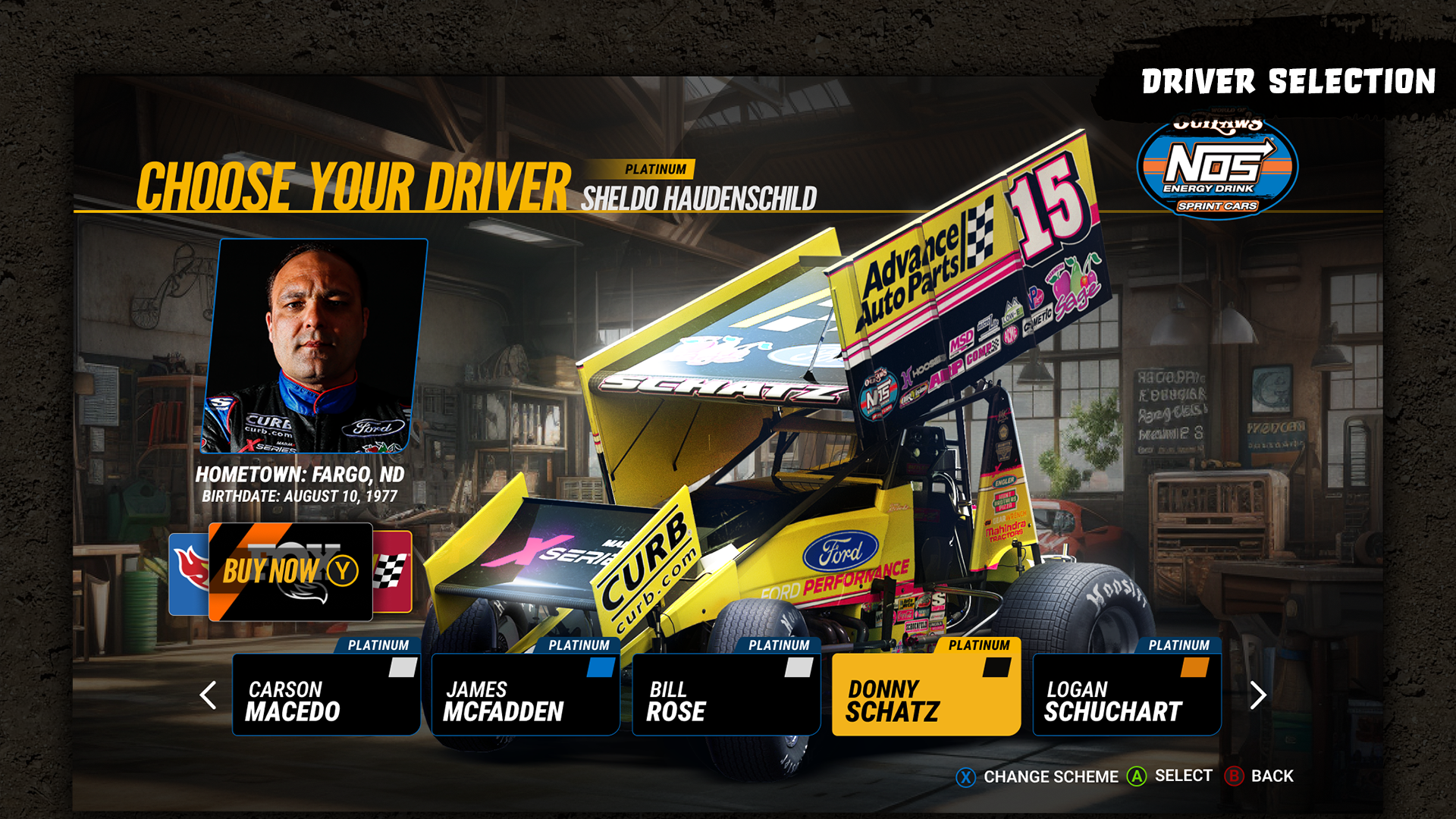Click the driver portrait photo
This screenshot has height=819, width=1456.
tap(315, 346)
